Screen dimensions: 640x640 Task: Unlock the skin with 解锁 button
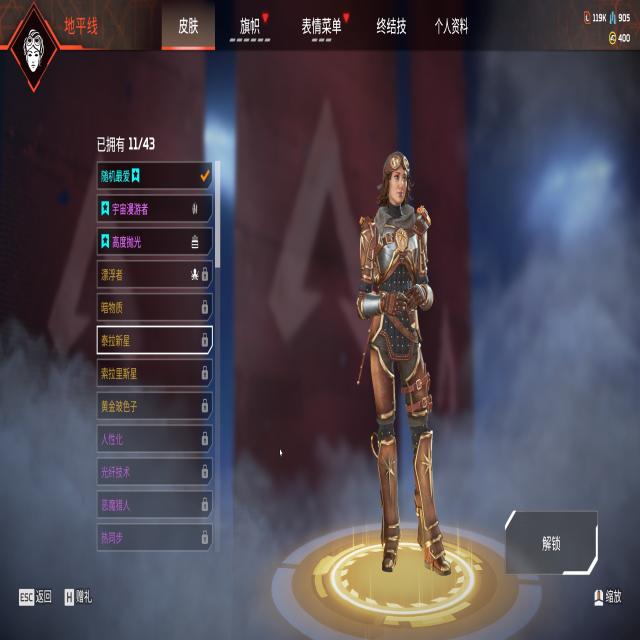pos(551,543)
